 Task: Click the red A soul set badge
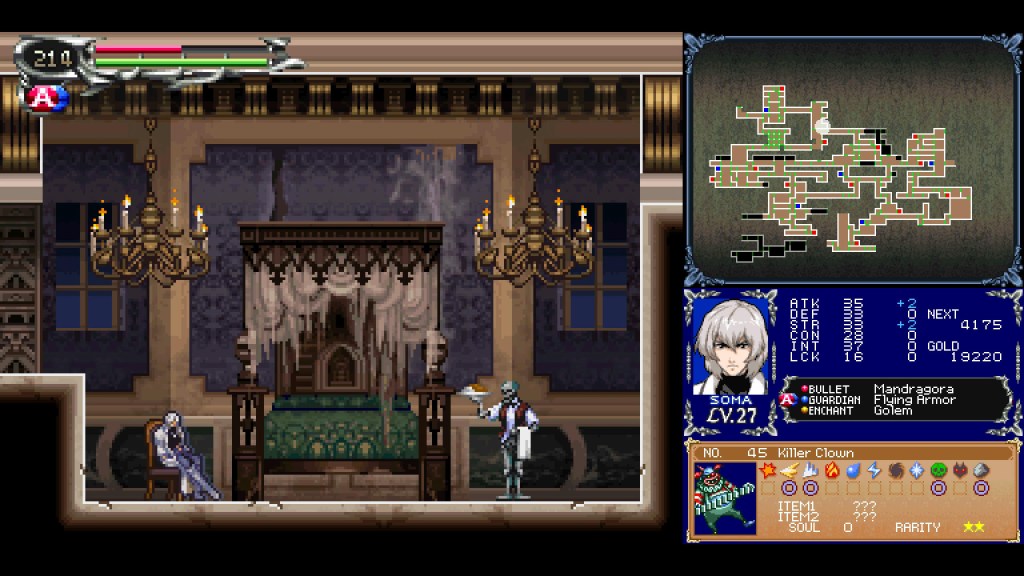(x=45, y=97)
